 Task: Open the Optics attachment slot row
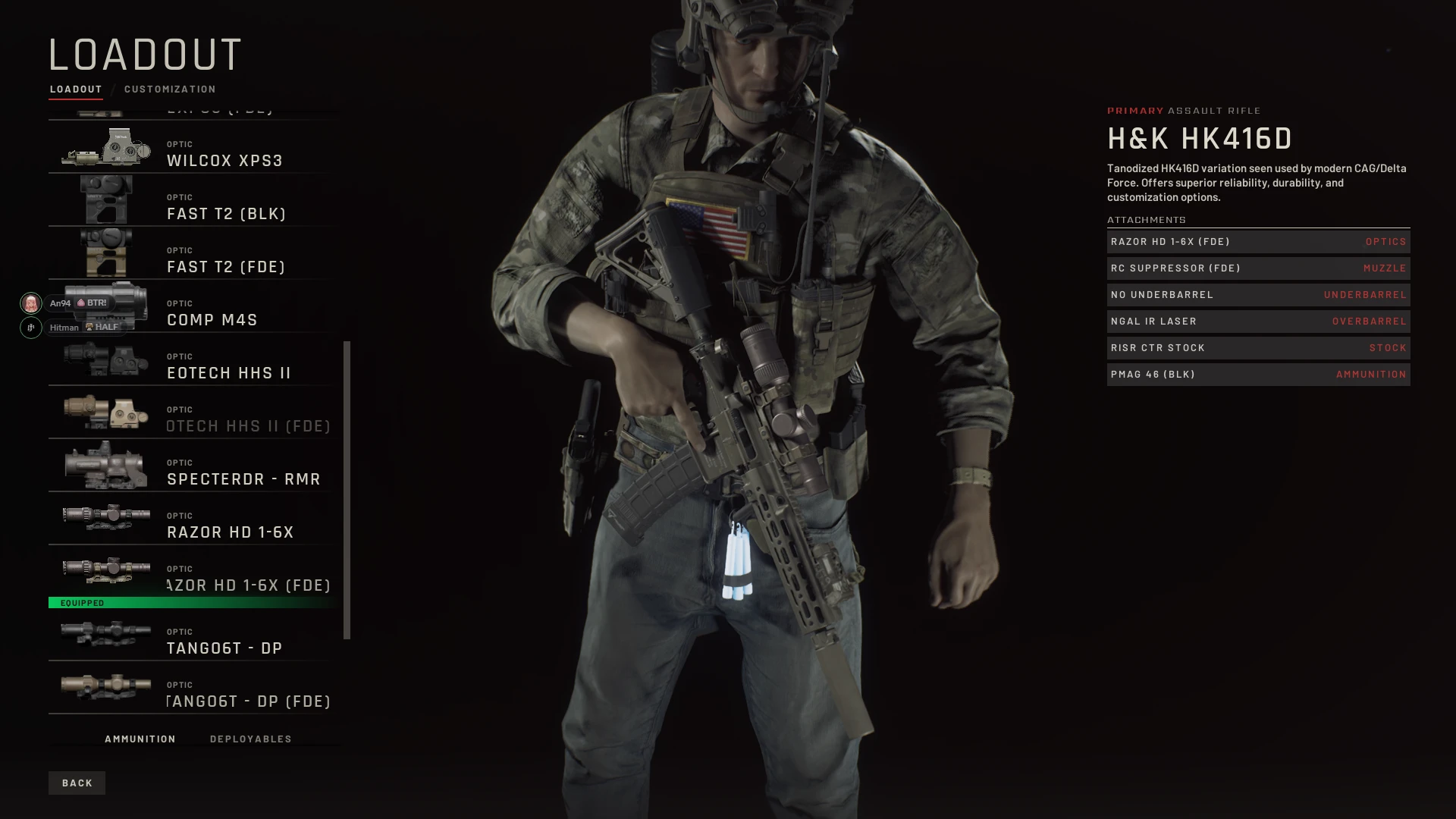tap(1258, 242)
